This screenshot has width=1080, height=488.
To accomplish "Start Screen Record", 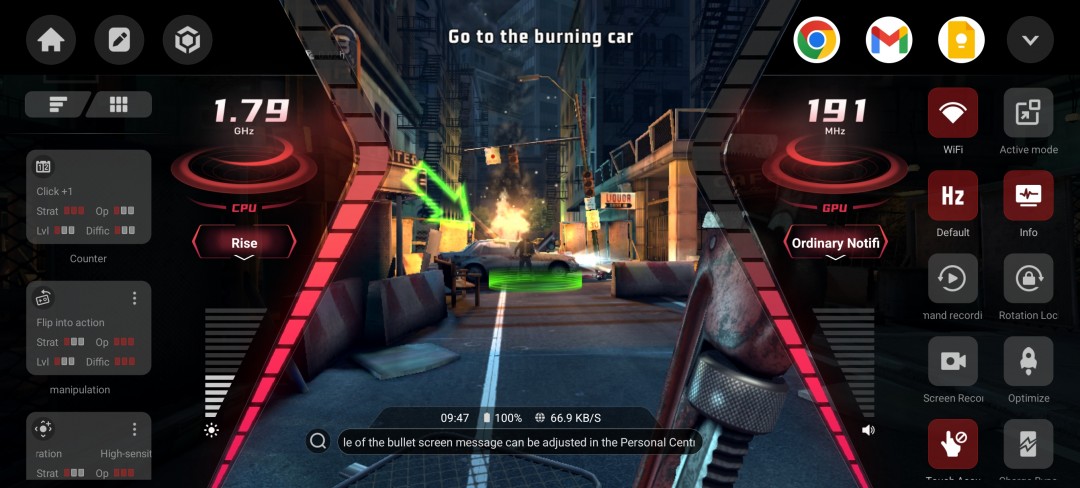I will tap(952, 362).
